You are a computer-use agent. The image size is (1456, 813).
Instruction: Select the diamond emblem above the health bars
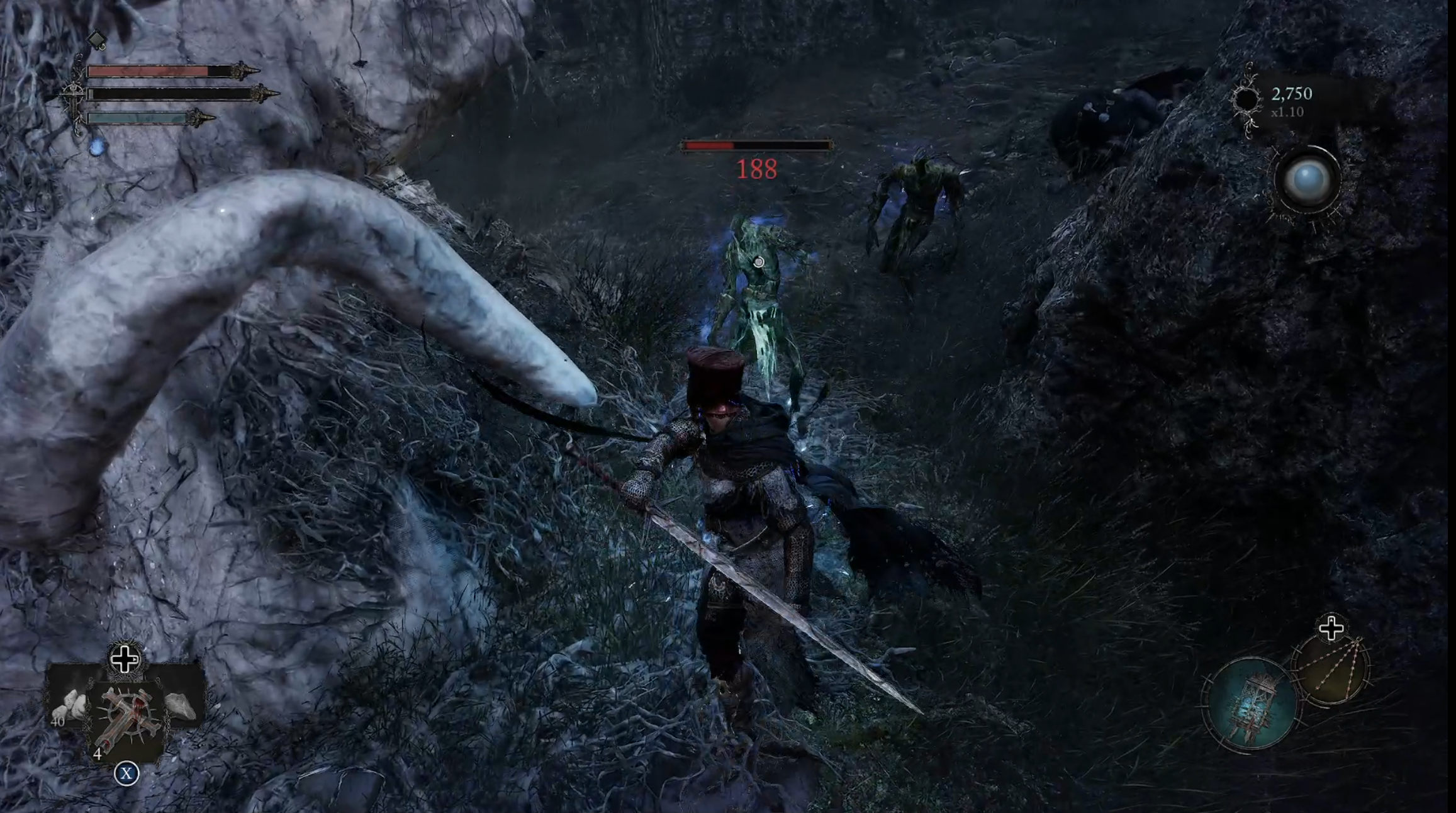click(x=96, y=41)
